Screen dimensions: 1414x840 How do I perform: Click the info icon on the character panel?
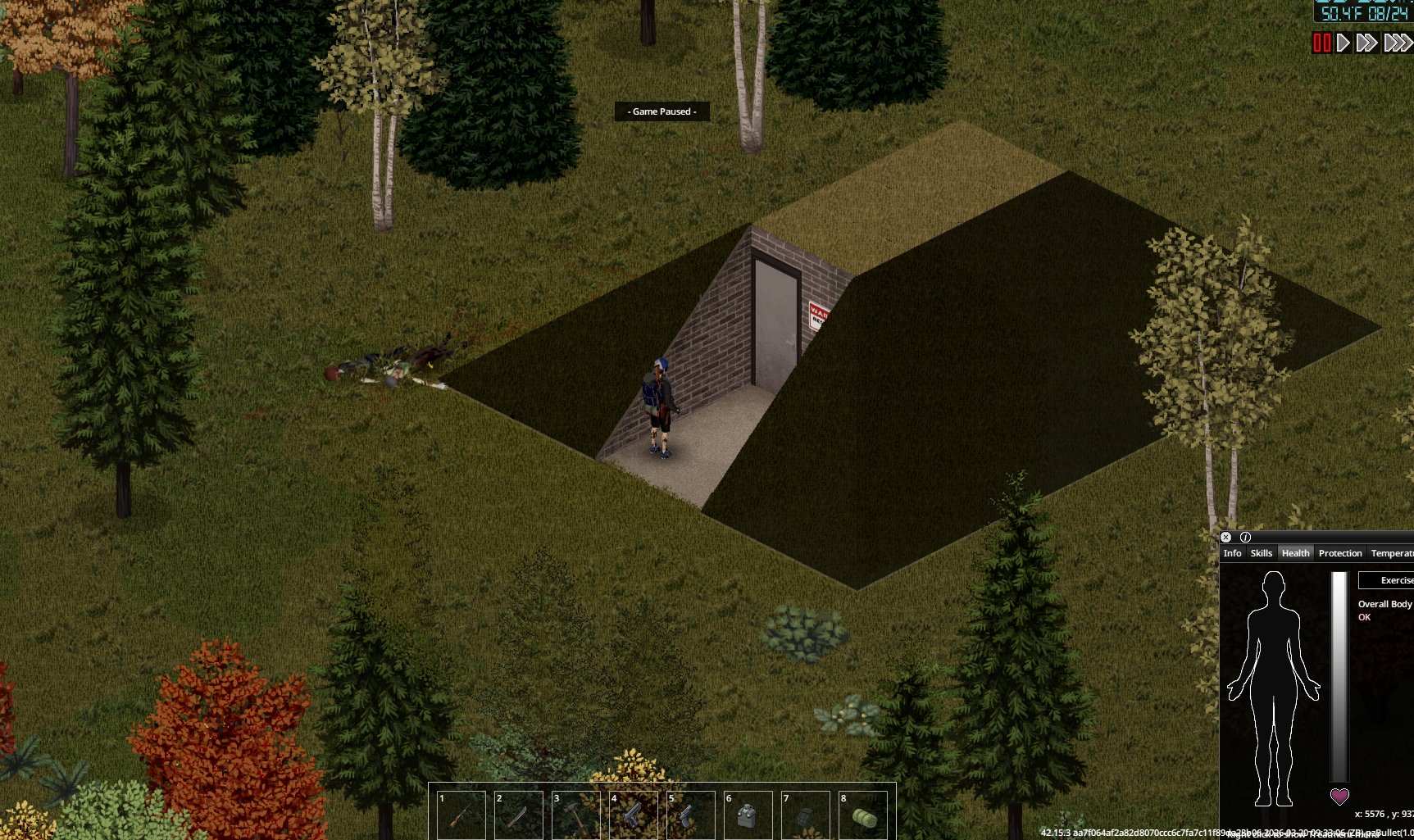pos(1245,538)
